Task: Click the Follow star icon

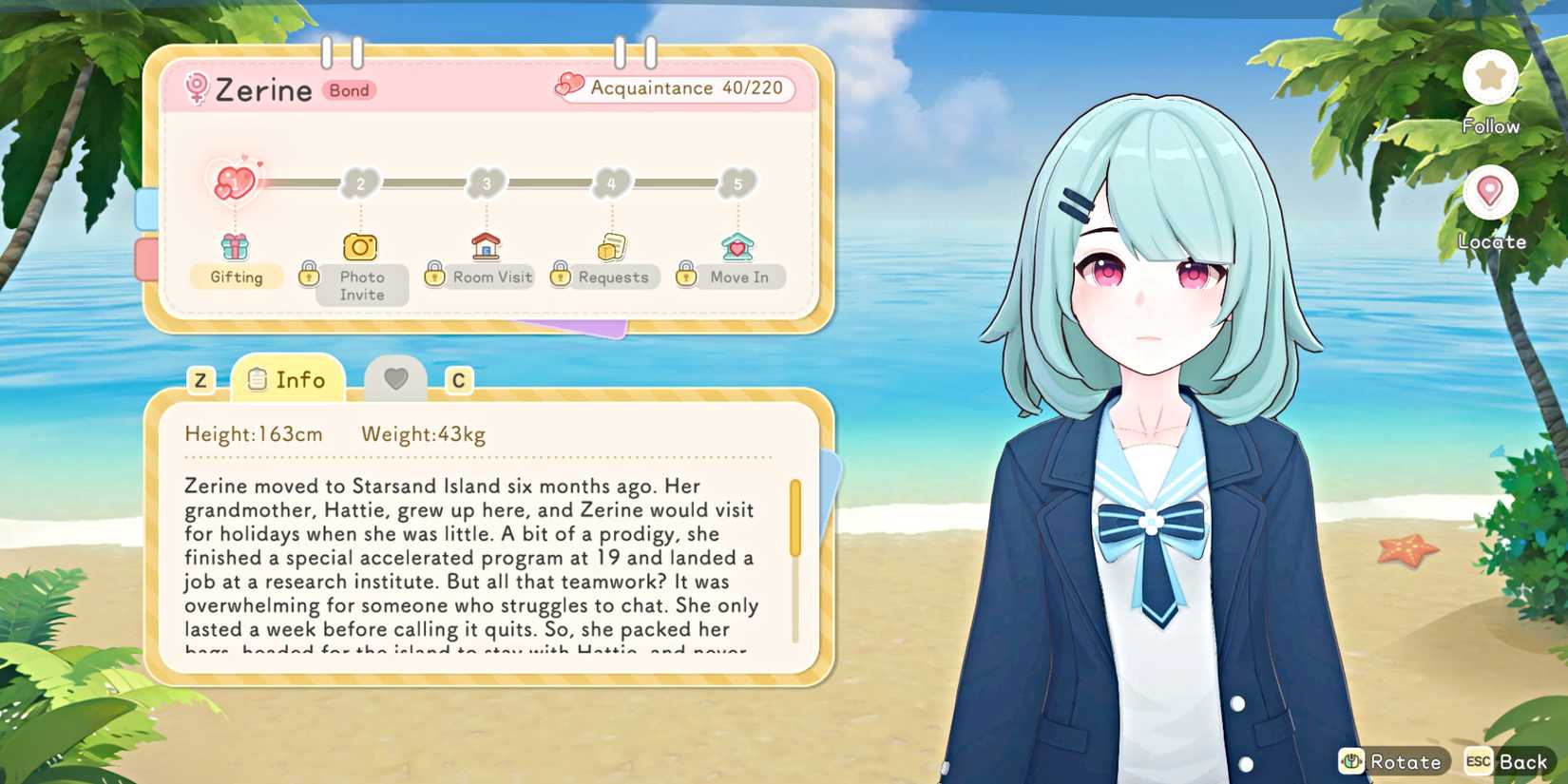Action: coord(1490,76)
